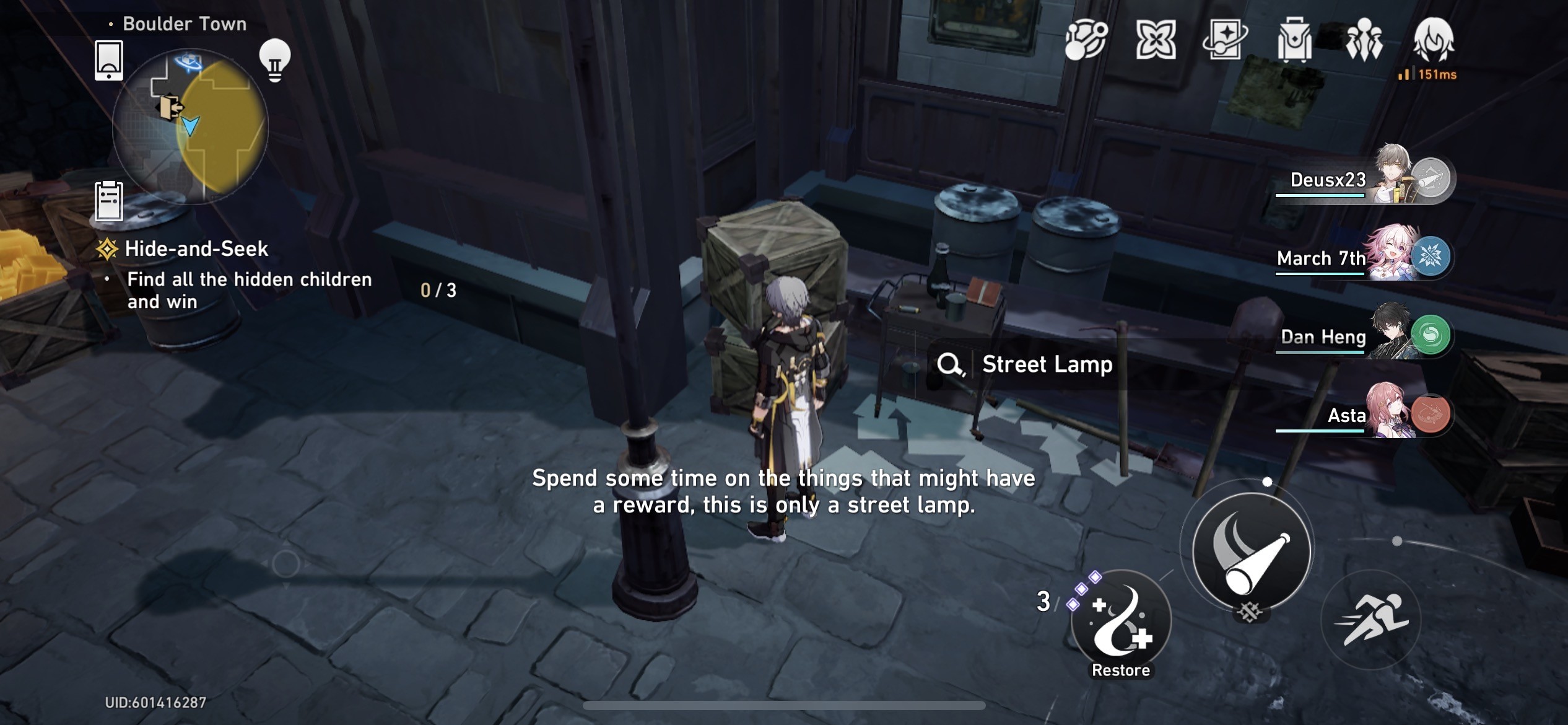Open the mission log clipboard icon
This screenshot has height=725, width=1568.
tap(109, 201)
